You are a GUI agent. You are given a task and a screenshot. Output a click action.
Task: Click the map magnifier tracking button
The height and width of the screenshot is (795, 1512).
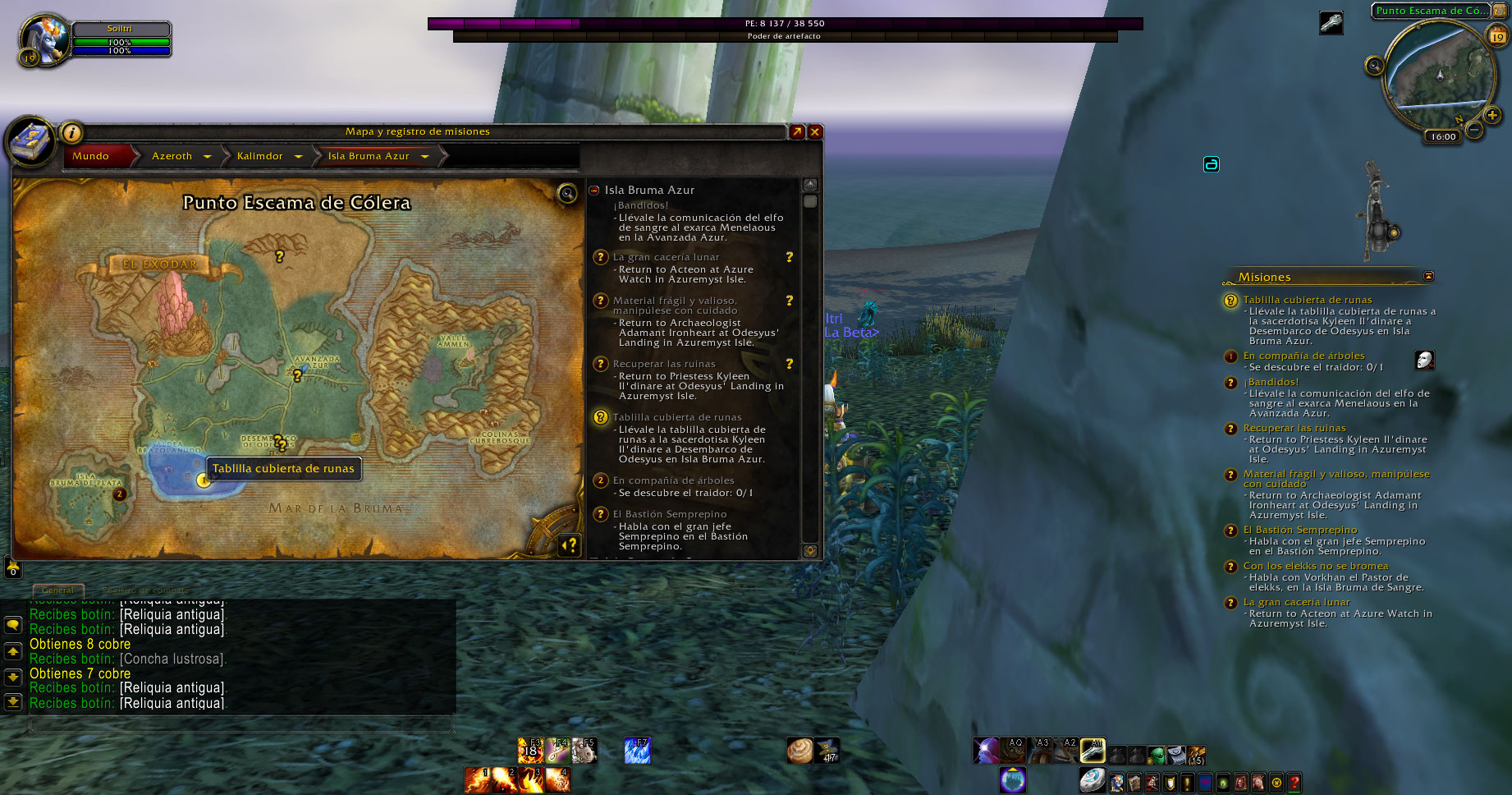click(566, 193)
